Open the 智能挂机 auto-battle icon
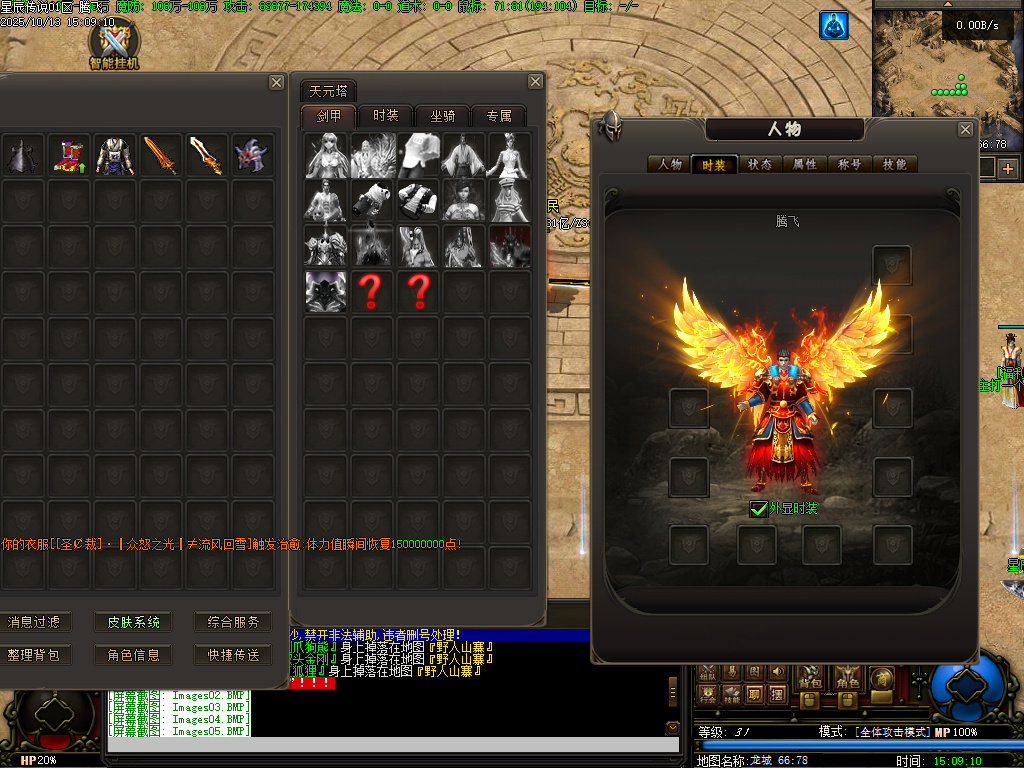The height and width of the screenshot is (768, 1024). click(114, 43)
